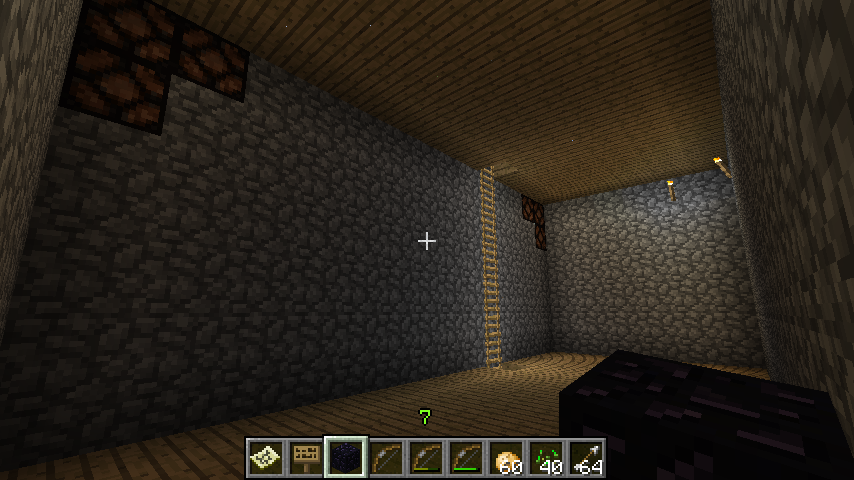
Task: Select the map item in the hotbar
Action: 266,458
